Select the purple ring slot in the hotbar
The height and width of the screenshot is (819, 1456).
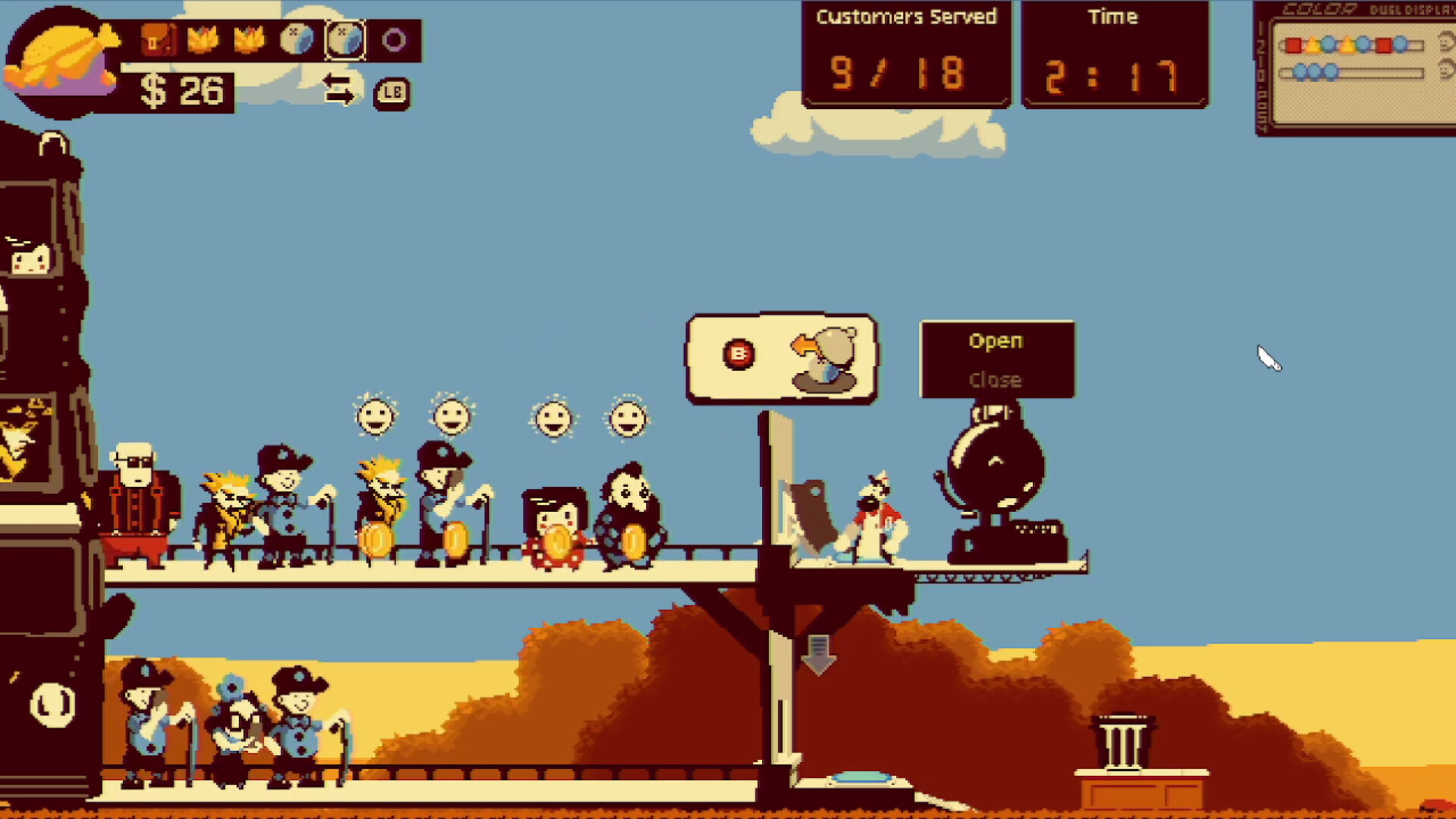394,40
